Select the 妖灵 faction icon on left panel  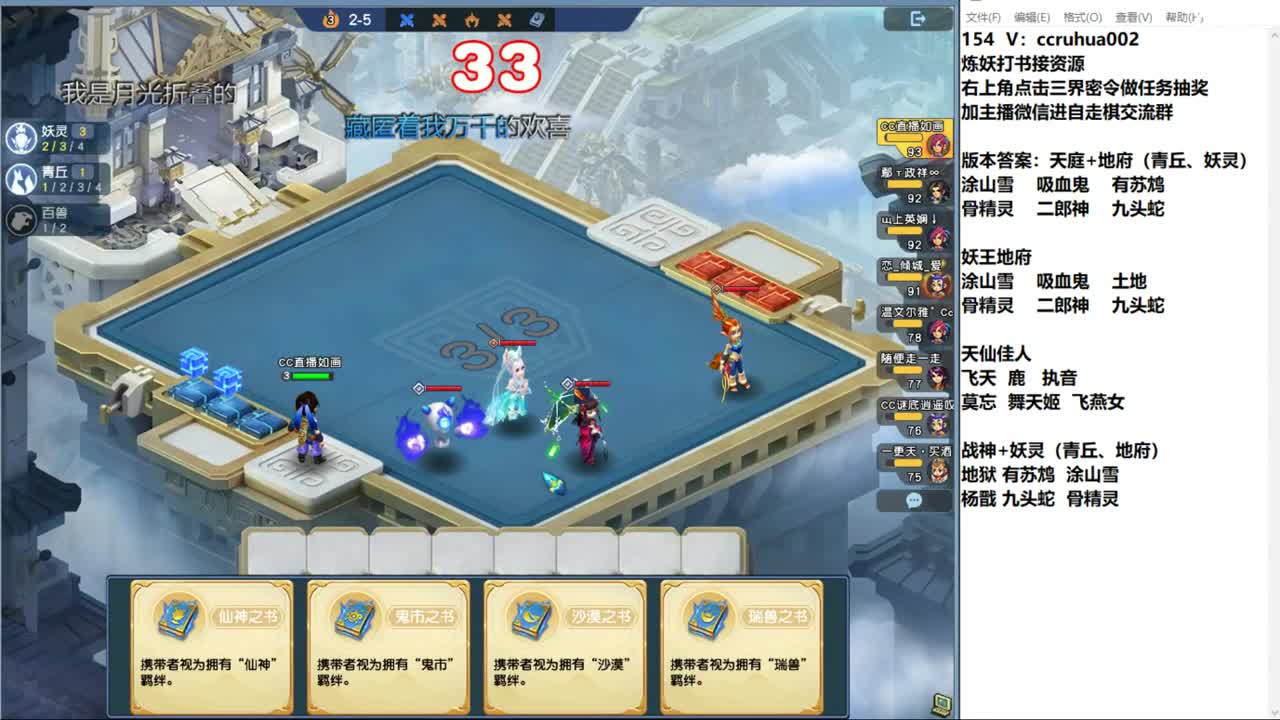pos(22,137)
